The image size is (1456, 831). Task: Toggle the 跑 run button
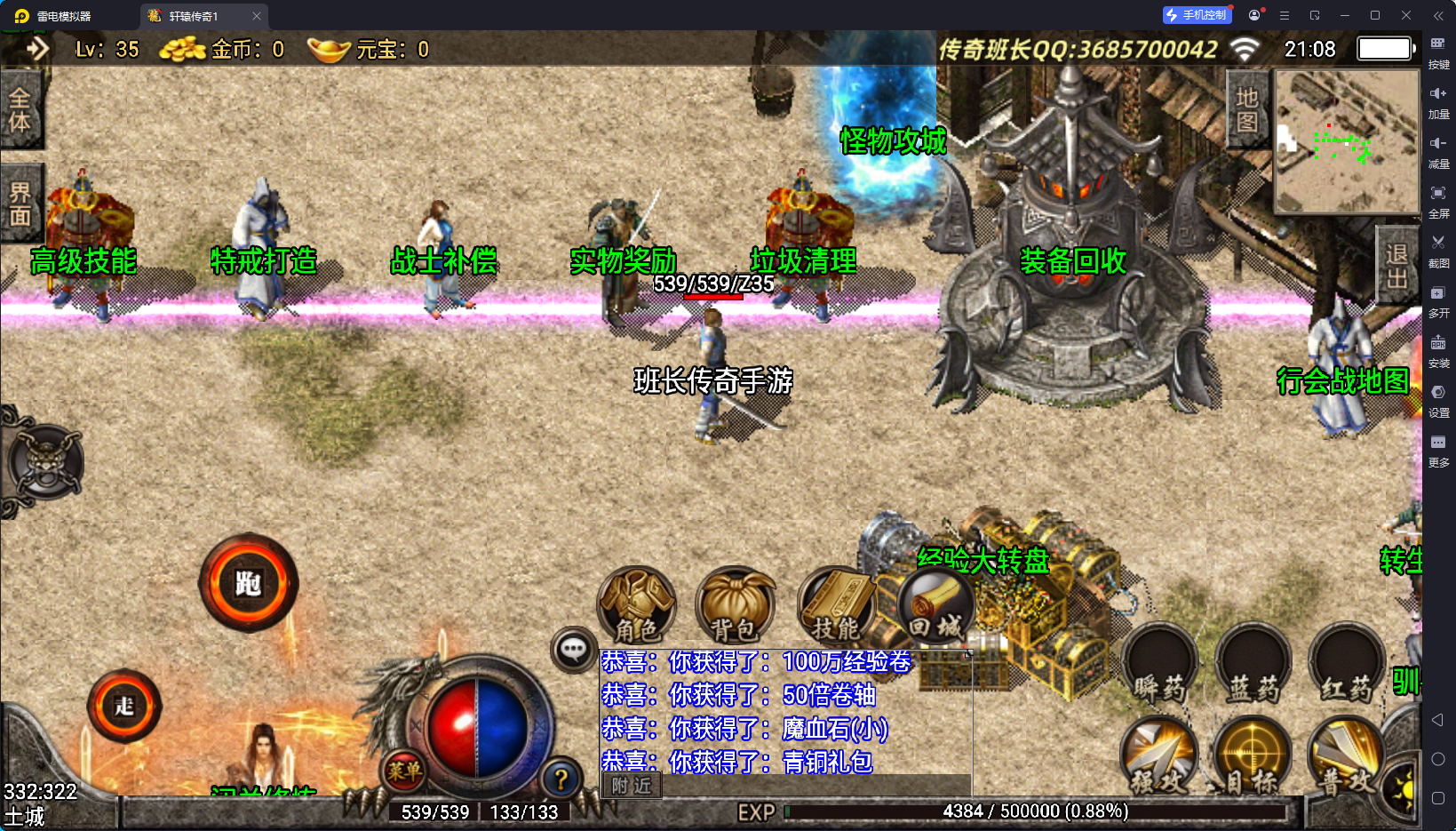coord(248,584)
